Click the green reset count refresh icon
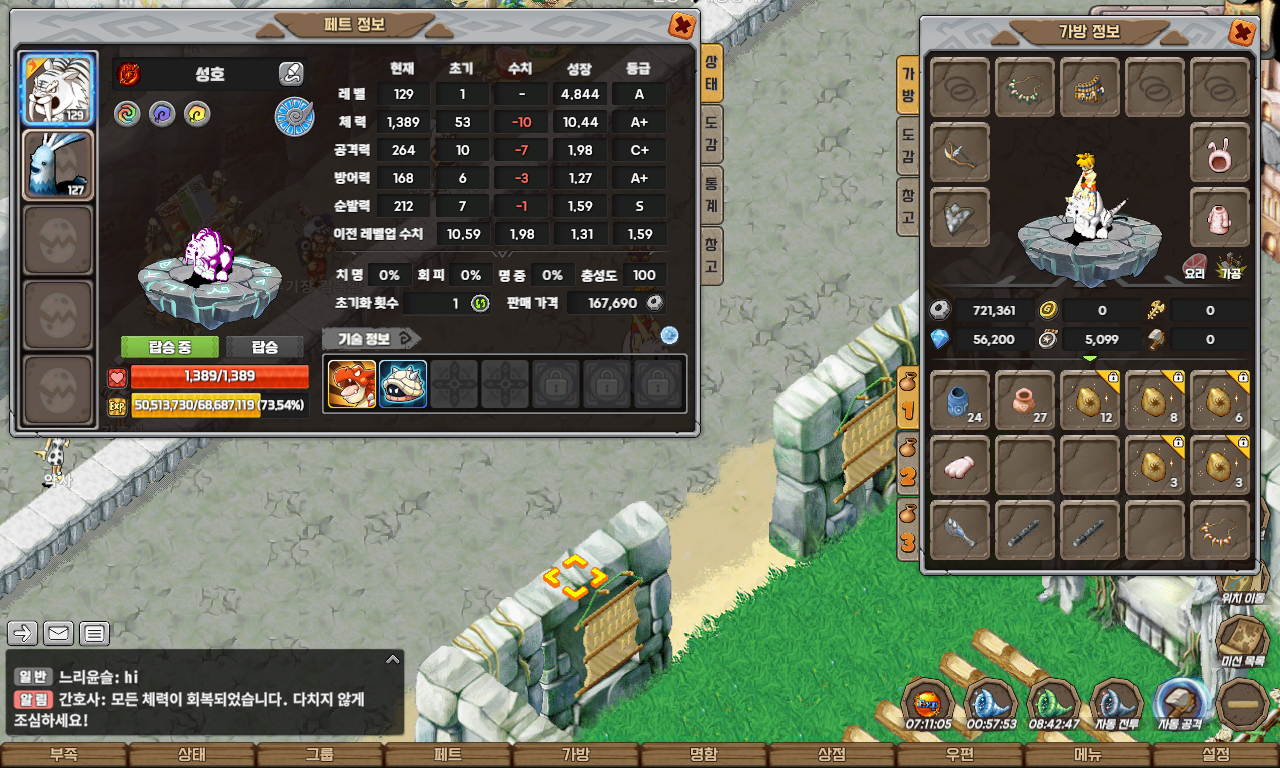This screenshot has width=1280, height=768. (479, 303)
